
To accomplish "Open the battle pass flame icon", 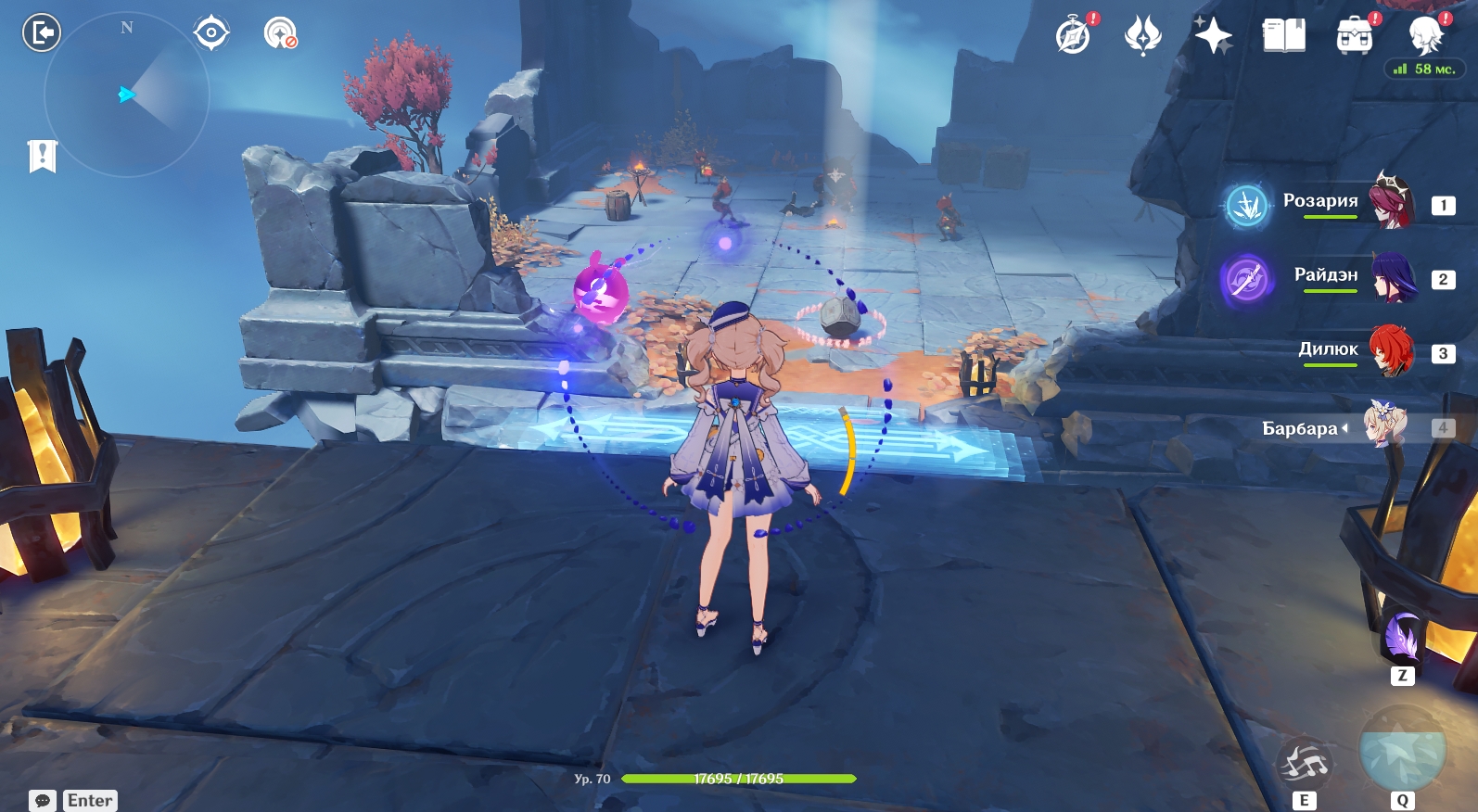I will coord(1142,35).
